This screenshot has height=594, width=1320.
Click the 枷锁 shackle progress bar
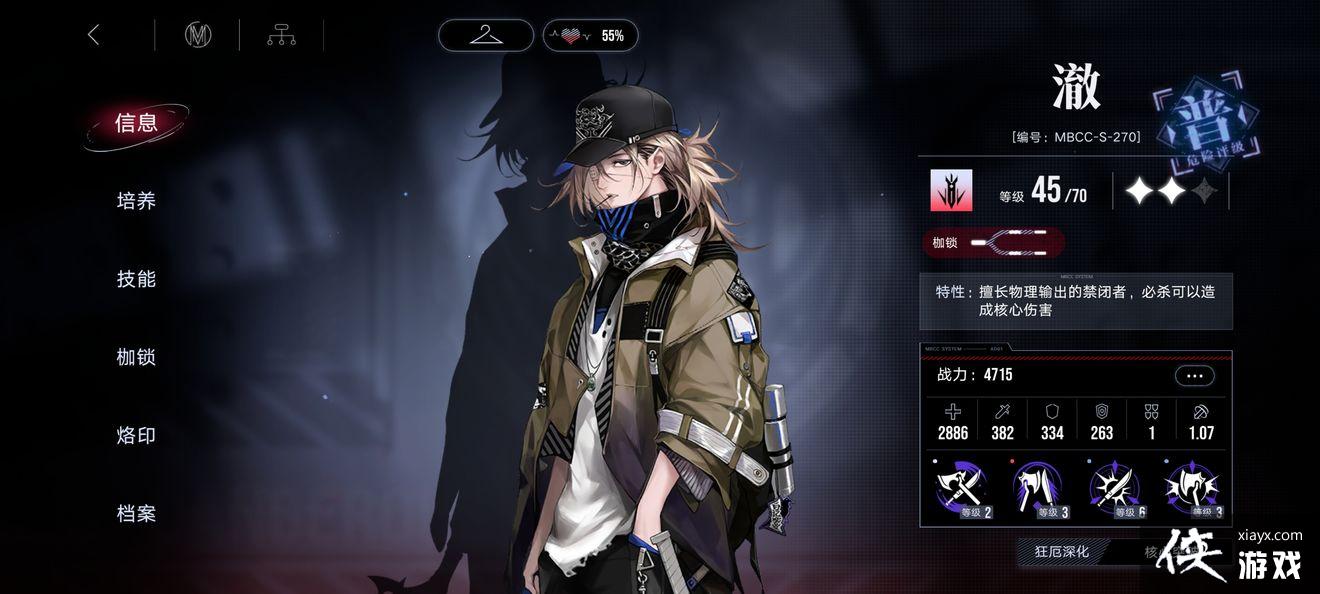[993, 242]
